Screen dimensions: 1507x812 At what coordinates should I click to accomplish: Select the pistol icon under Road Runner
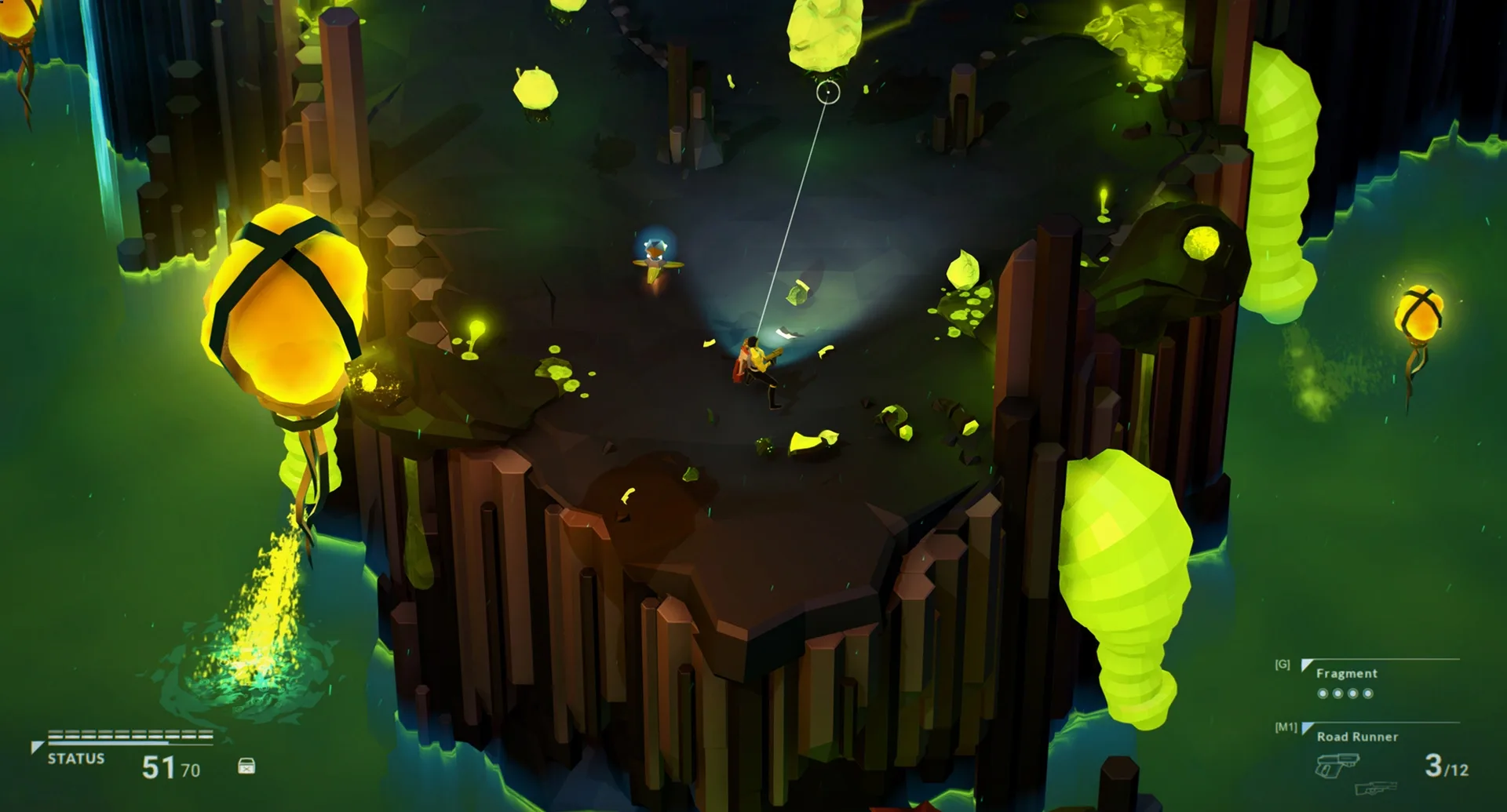[x=1337, y=765]
